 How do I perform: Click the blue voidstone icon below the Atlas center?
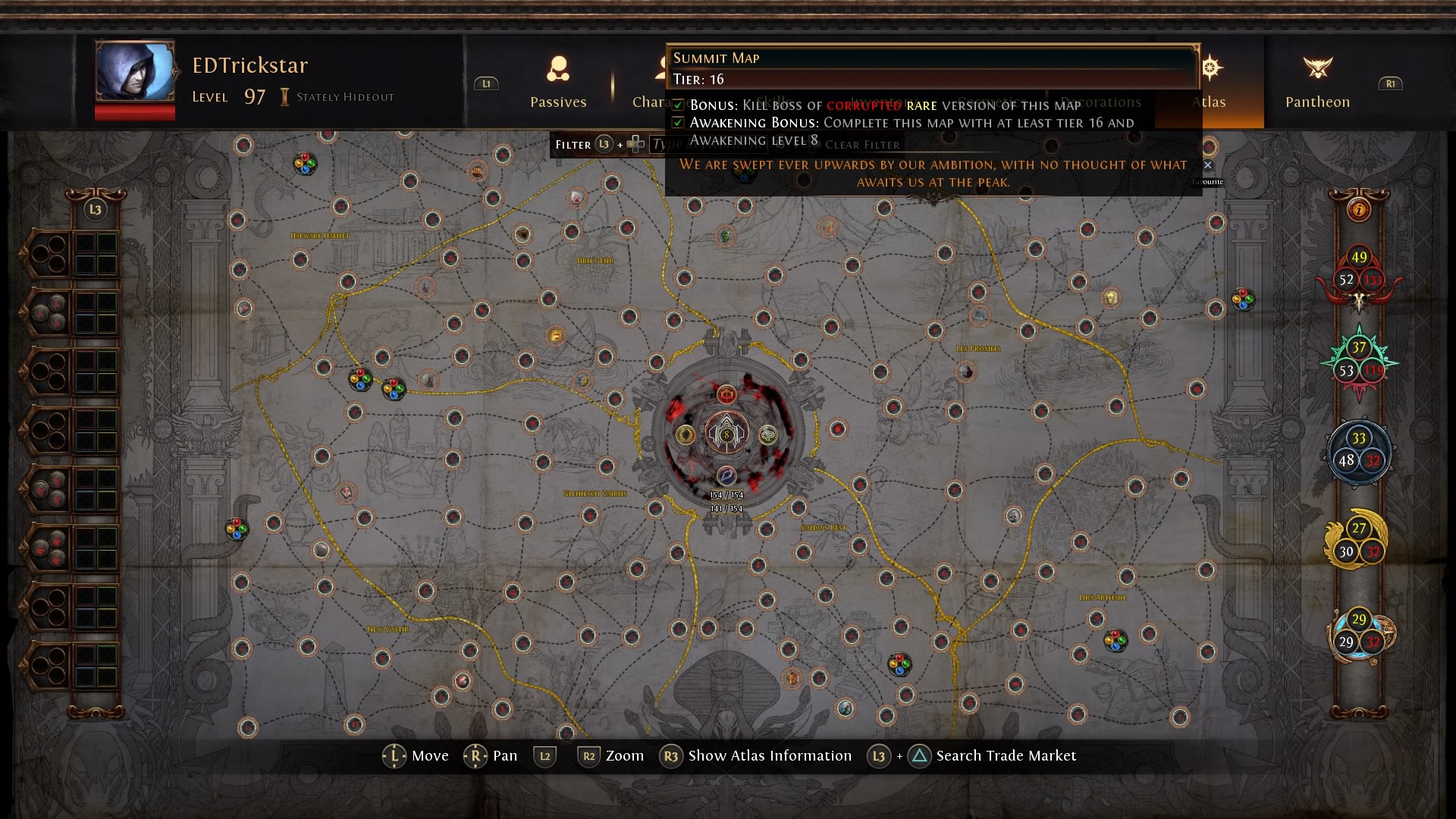pyautogui.click(x=726, y=475)
